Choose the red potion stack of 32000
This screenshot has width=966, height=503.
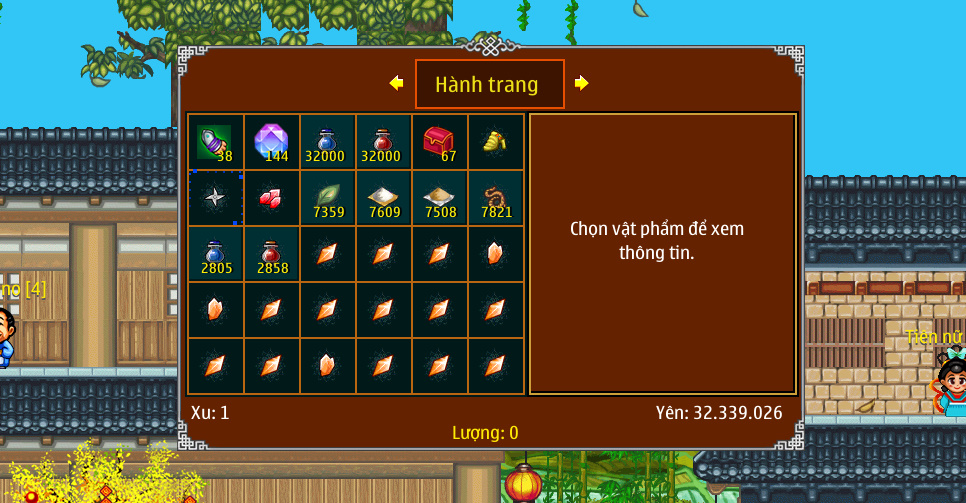pos(383,142)
